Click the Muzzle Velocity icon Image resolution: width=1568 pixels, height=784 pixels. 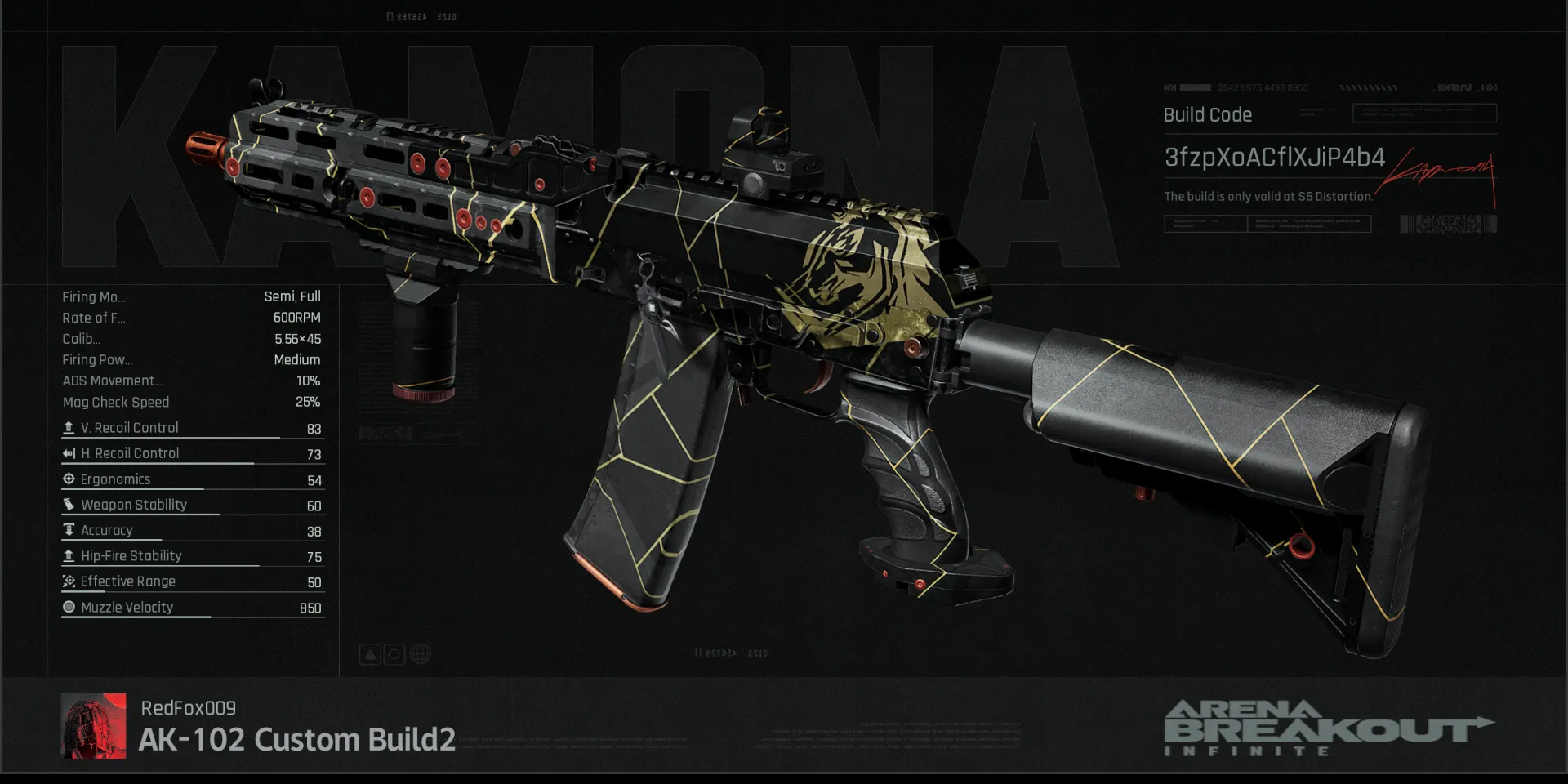tap(69, 607)
